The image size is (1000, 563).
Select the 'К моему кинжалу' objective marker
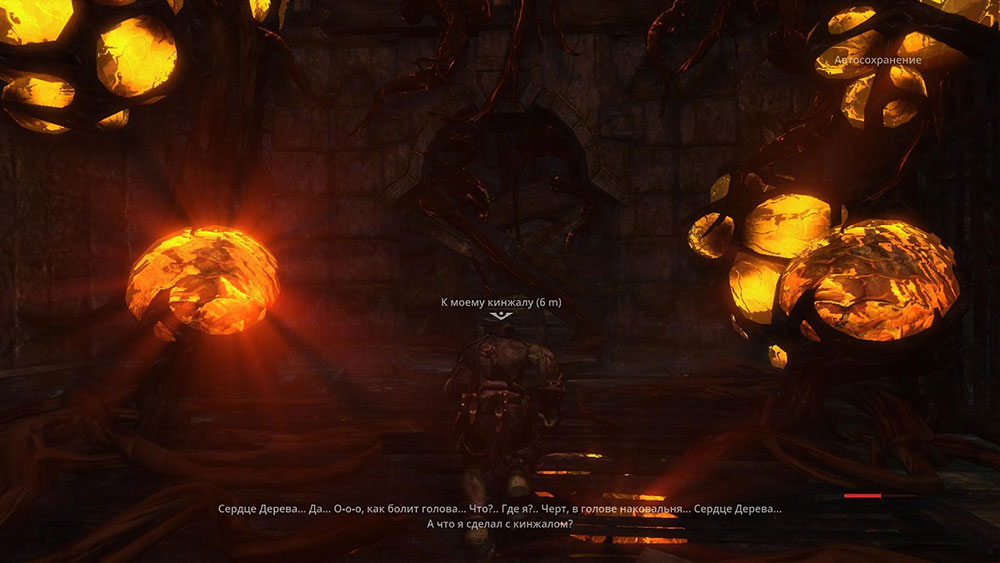click(500, 315)
